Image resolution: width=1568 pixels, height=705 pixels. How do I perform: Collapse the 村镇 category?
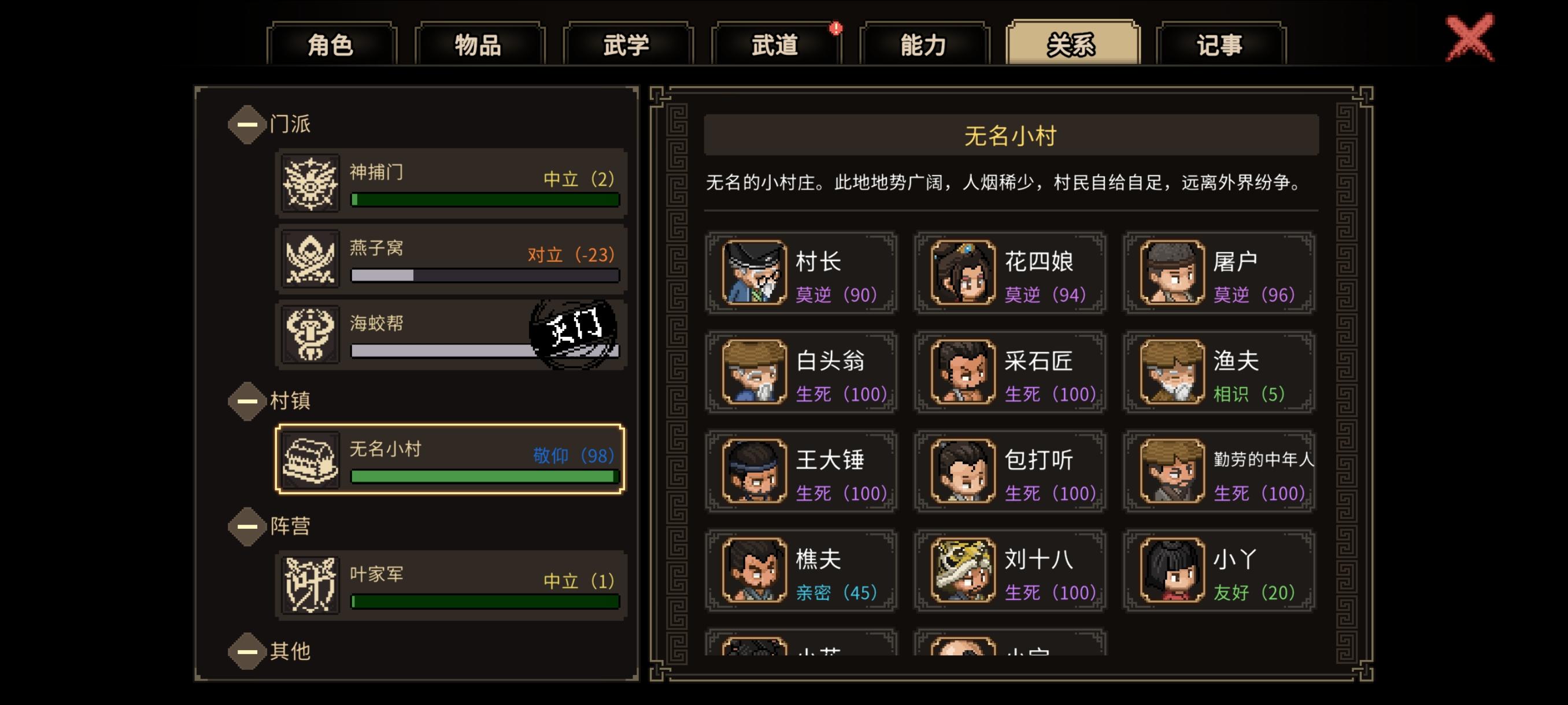click(x=246, y=401)
